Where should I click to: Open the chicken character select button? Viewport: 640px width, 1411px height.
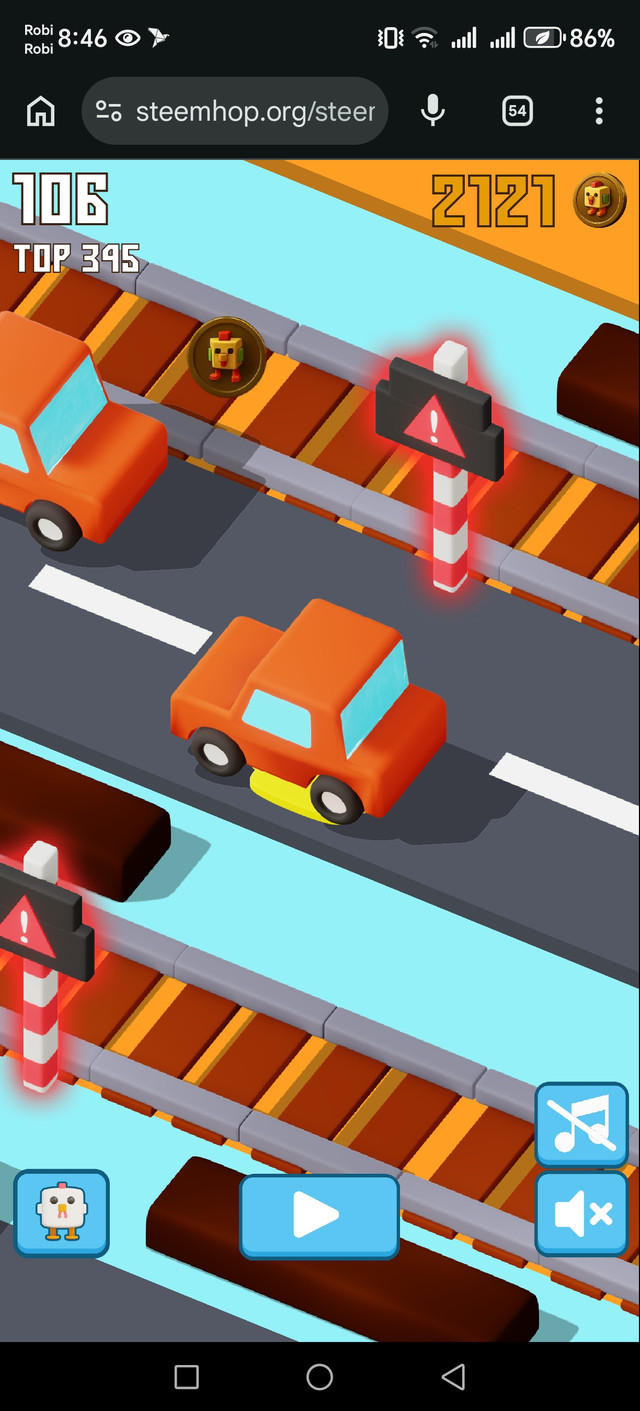click(x=61, y=1212)
